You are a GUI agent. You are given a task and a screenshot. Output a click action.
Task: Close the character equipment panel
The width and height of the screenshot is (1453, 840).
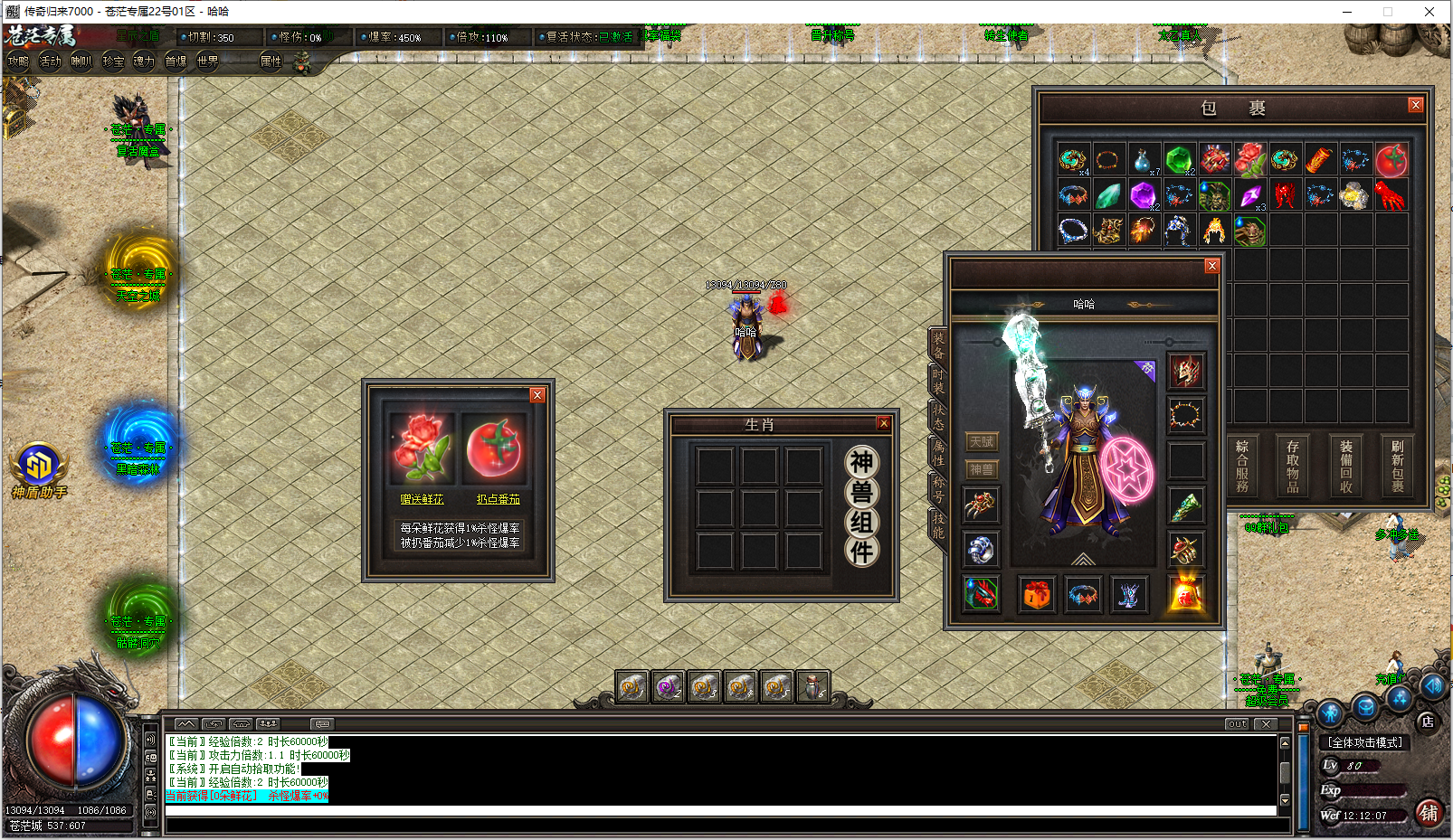point(1212,266)
